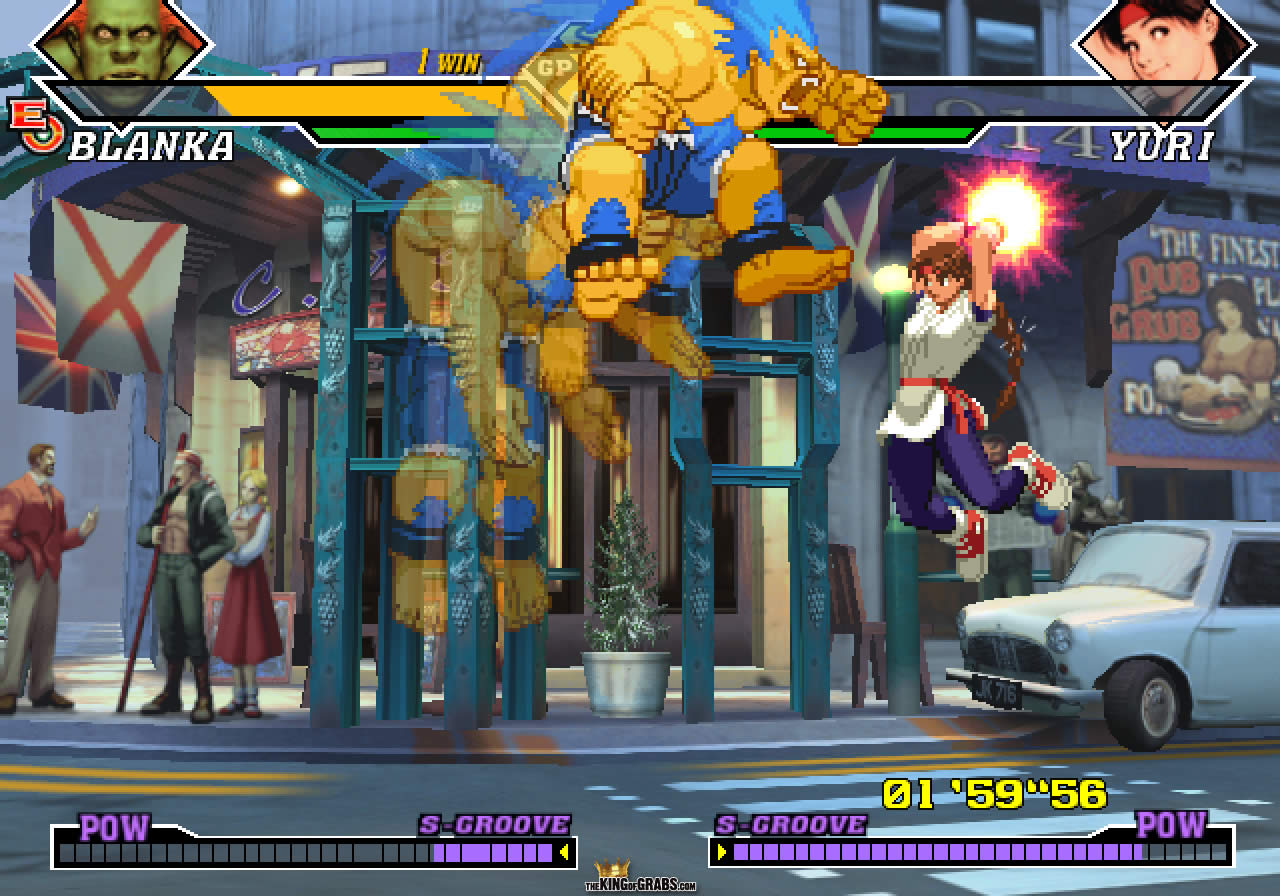Select Yuri's character portrait
Viewport: 1280px width, 896px height.
coord(1162,45)
